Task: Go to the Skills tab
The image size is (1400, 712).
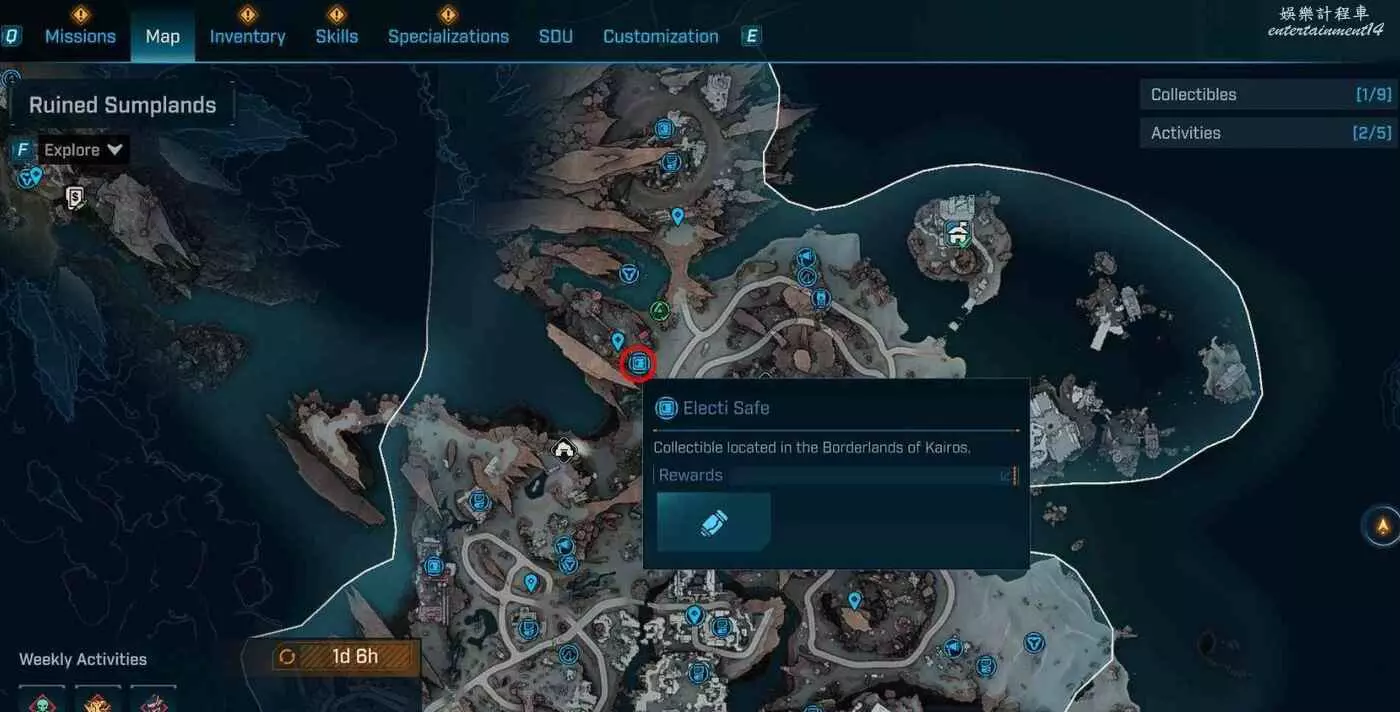Action: coord(336,36)
